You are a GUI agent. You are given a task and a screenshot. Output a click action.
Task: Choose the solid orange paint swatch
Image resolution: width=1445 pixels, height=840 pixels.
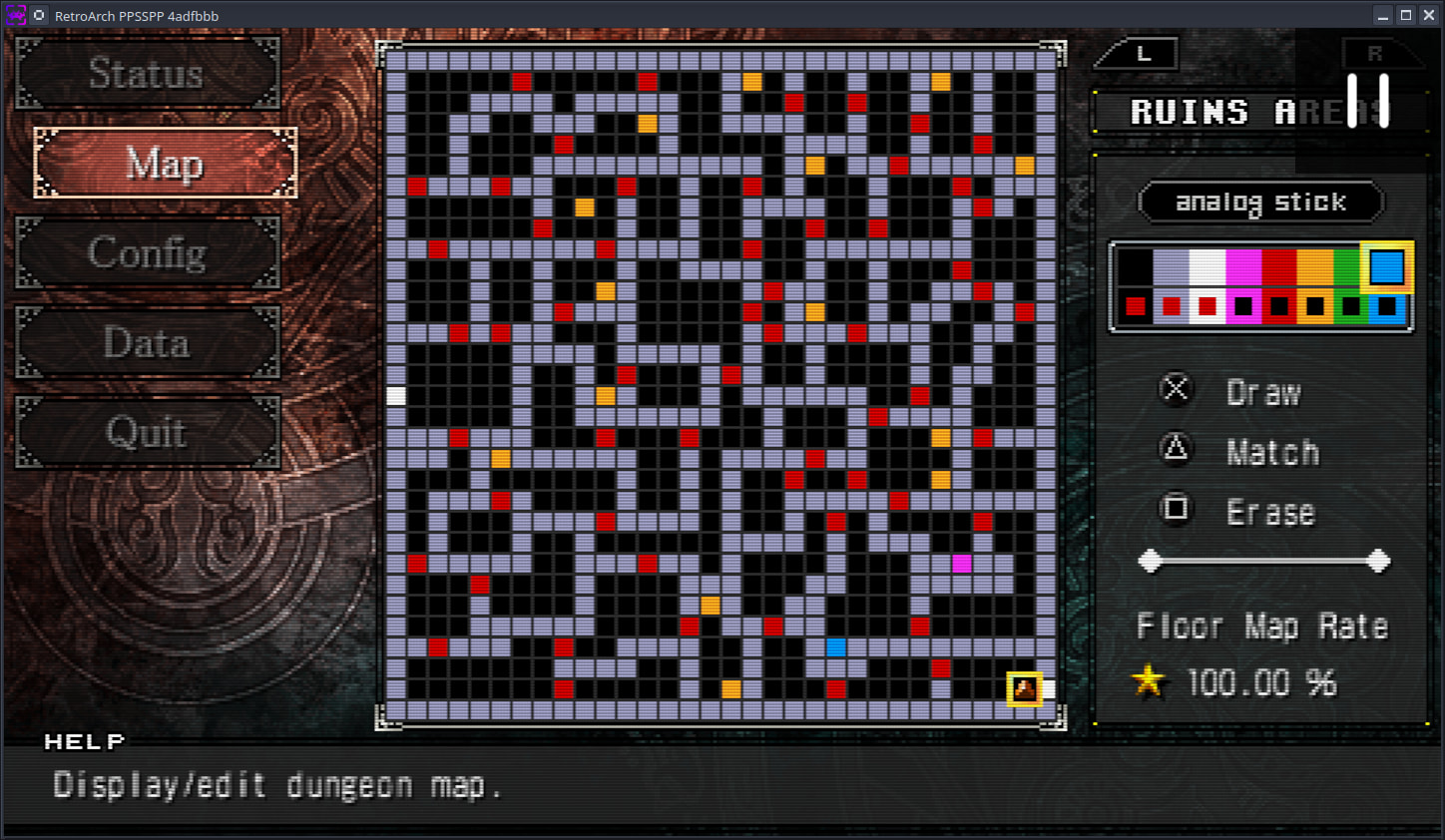pyautogui.click(x=1315, y=267)
